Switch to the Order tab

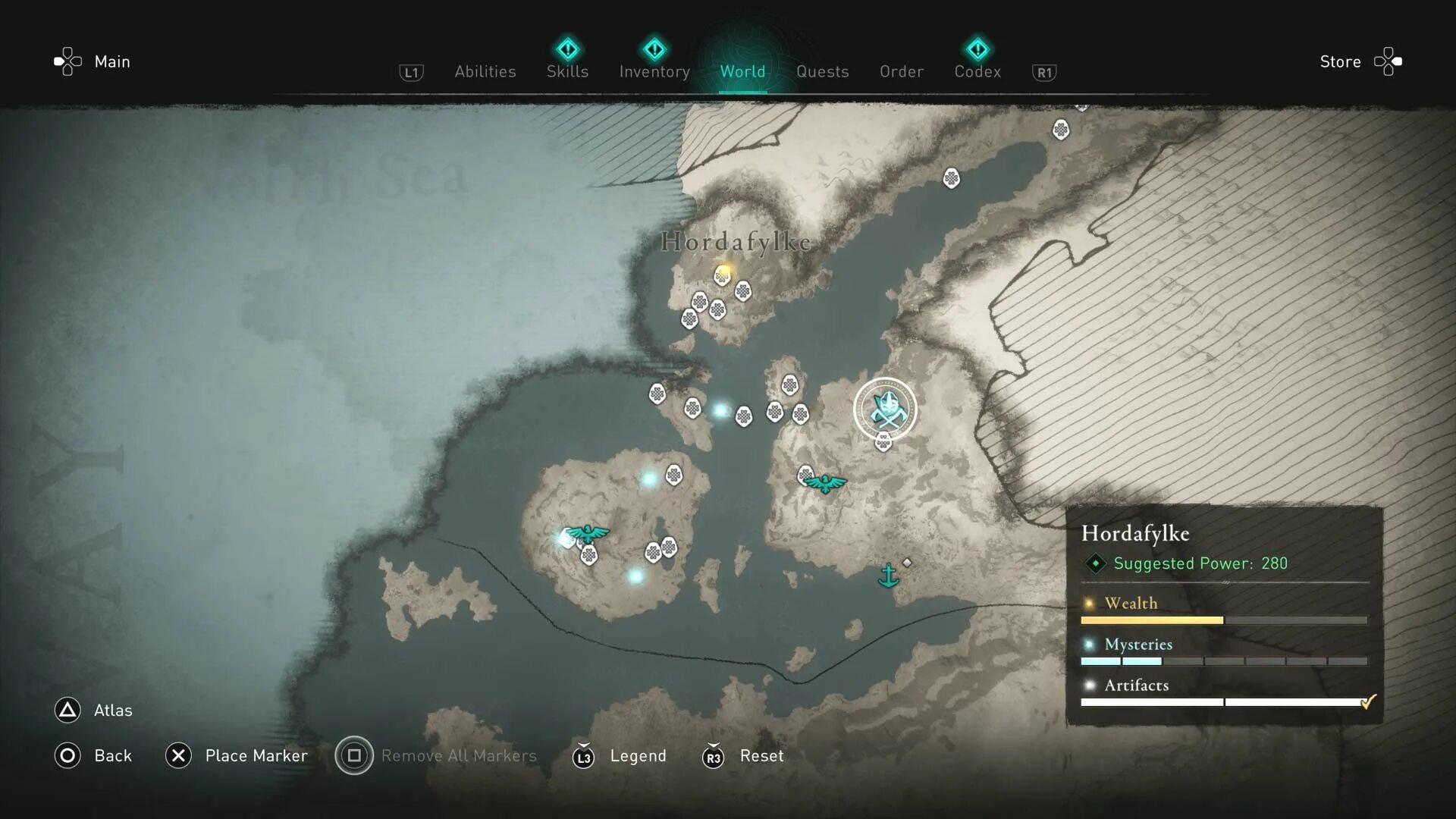coord(901,71)
